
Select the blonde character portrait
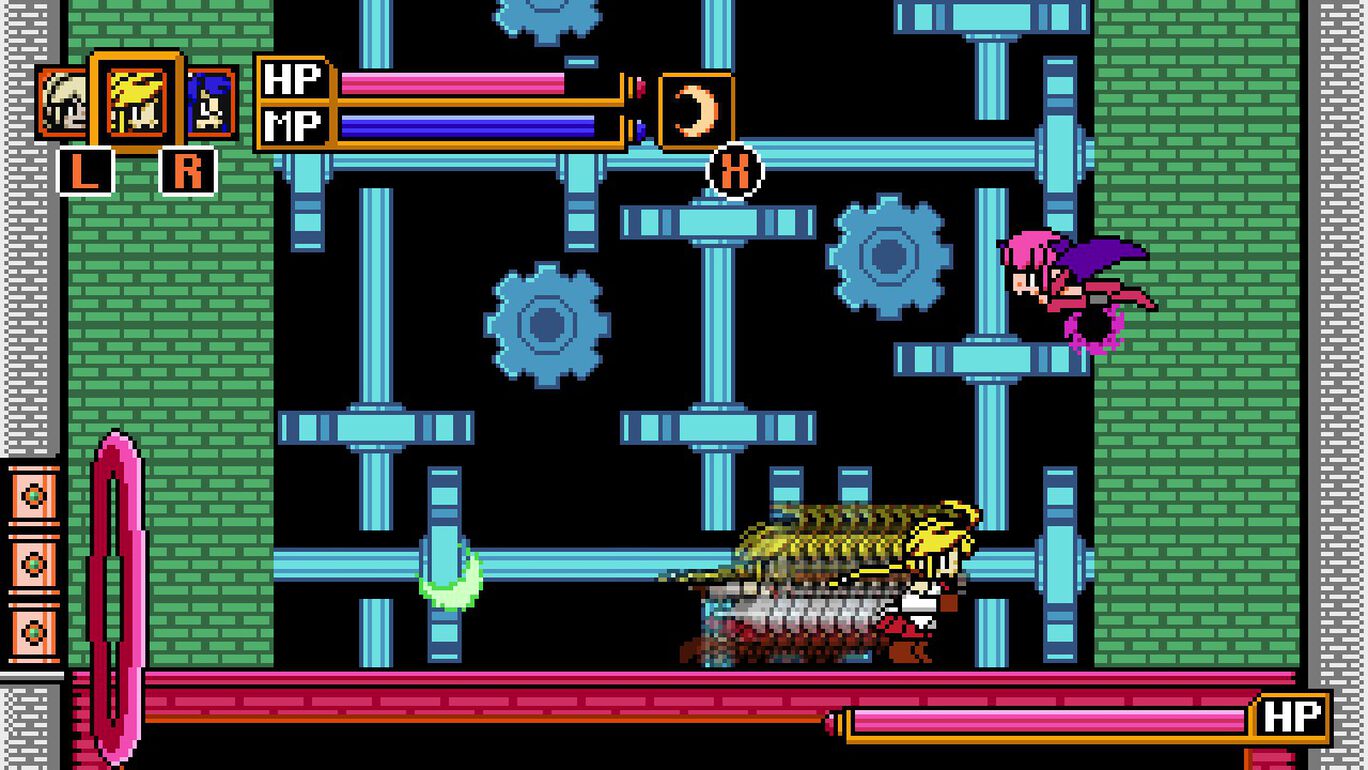point(136,101)
